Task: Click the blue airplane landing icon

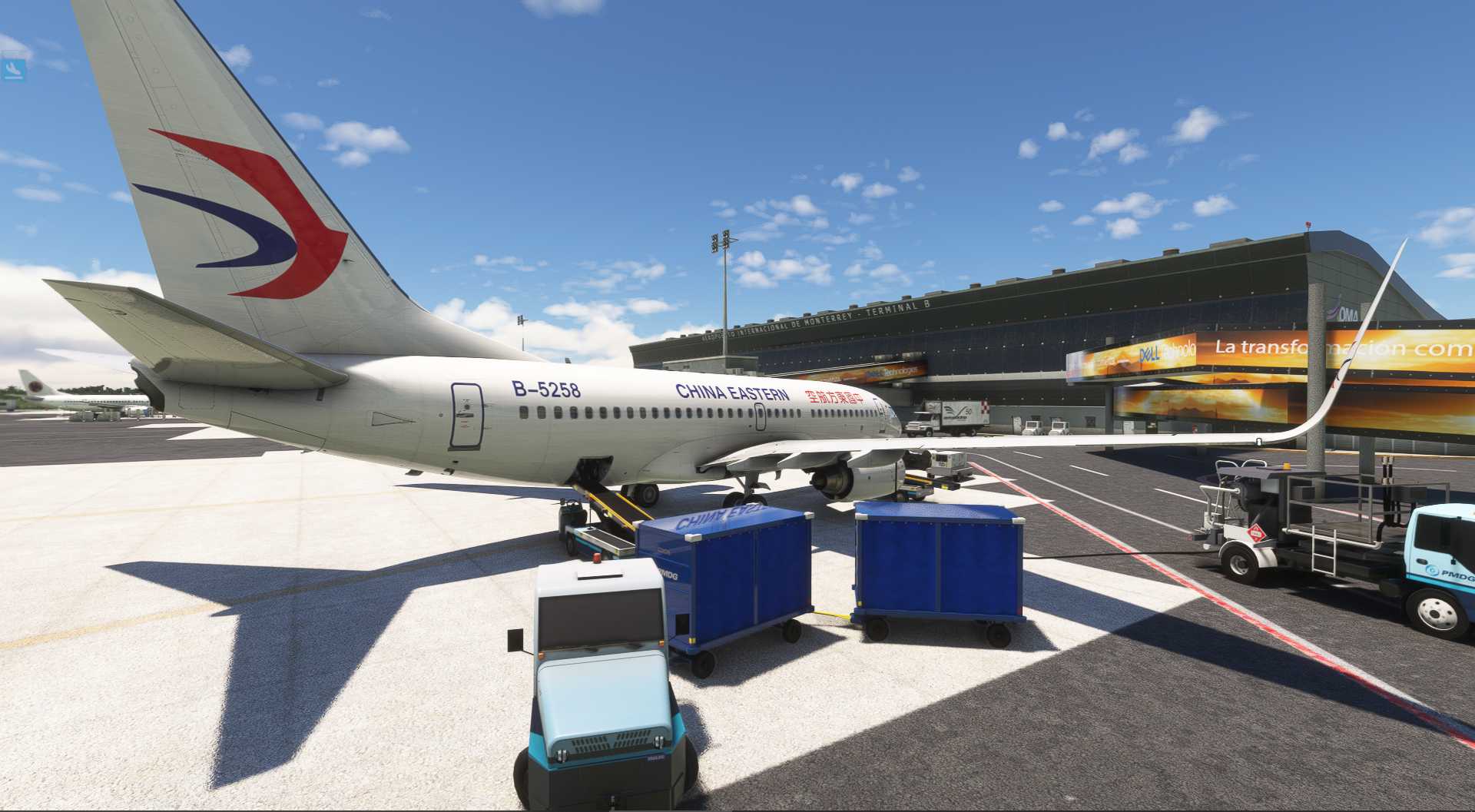Action: pos(14,70)
